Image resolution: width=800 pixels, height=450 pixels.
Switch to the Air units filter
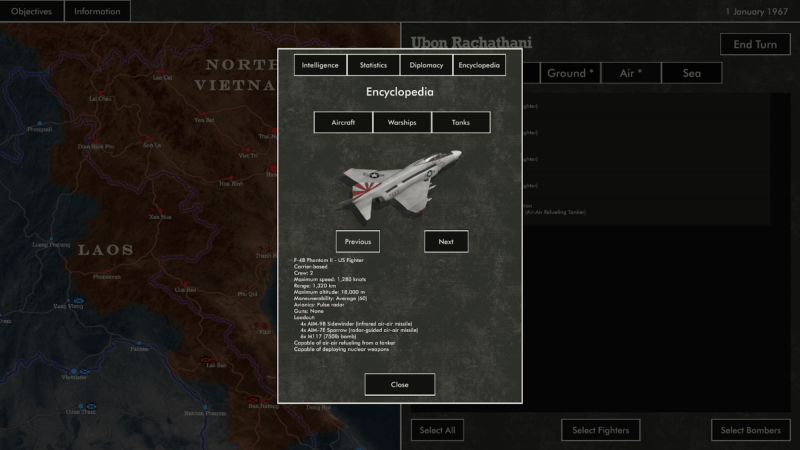point(631,73)
